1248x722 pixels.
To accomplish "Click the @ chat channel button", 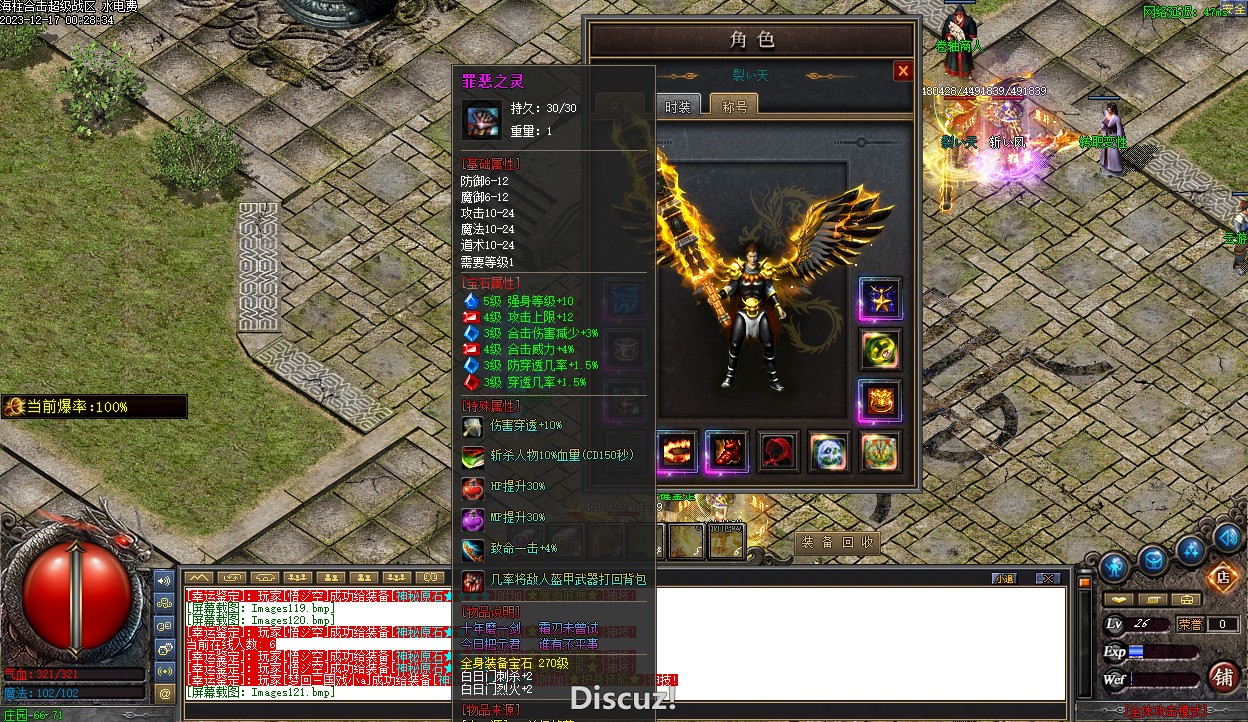I will pos(165,692).
